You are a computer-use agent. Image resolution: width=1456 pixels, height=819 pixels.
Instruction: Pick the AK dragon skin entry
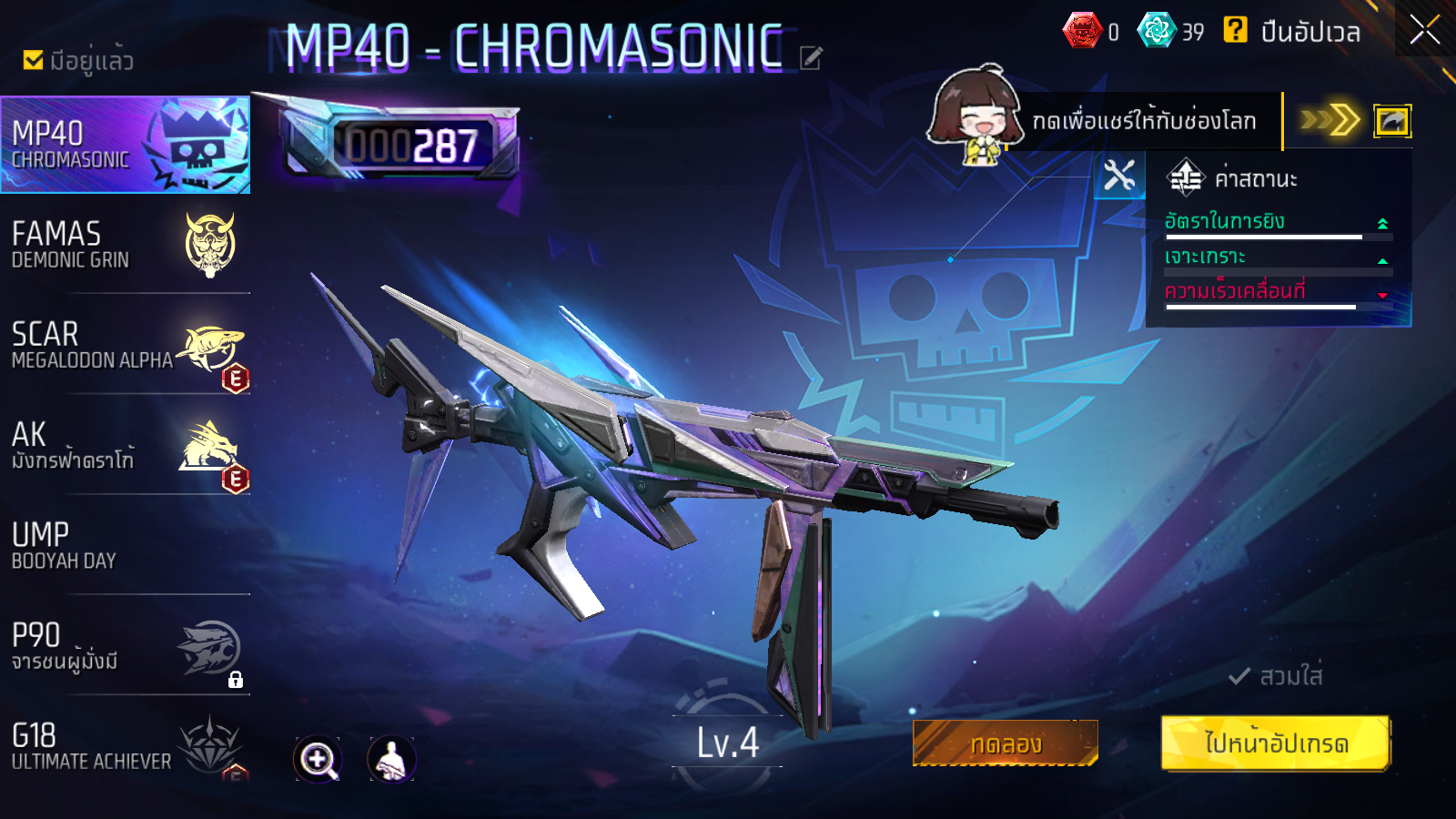[x=126, y=446]
